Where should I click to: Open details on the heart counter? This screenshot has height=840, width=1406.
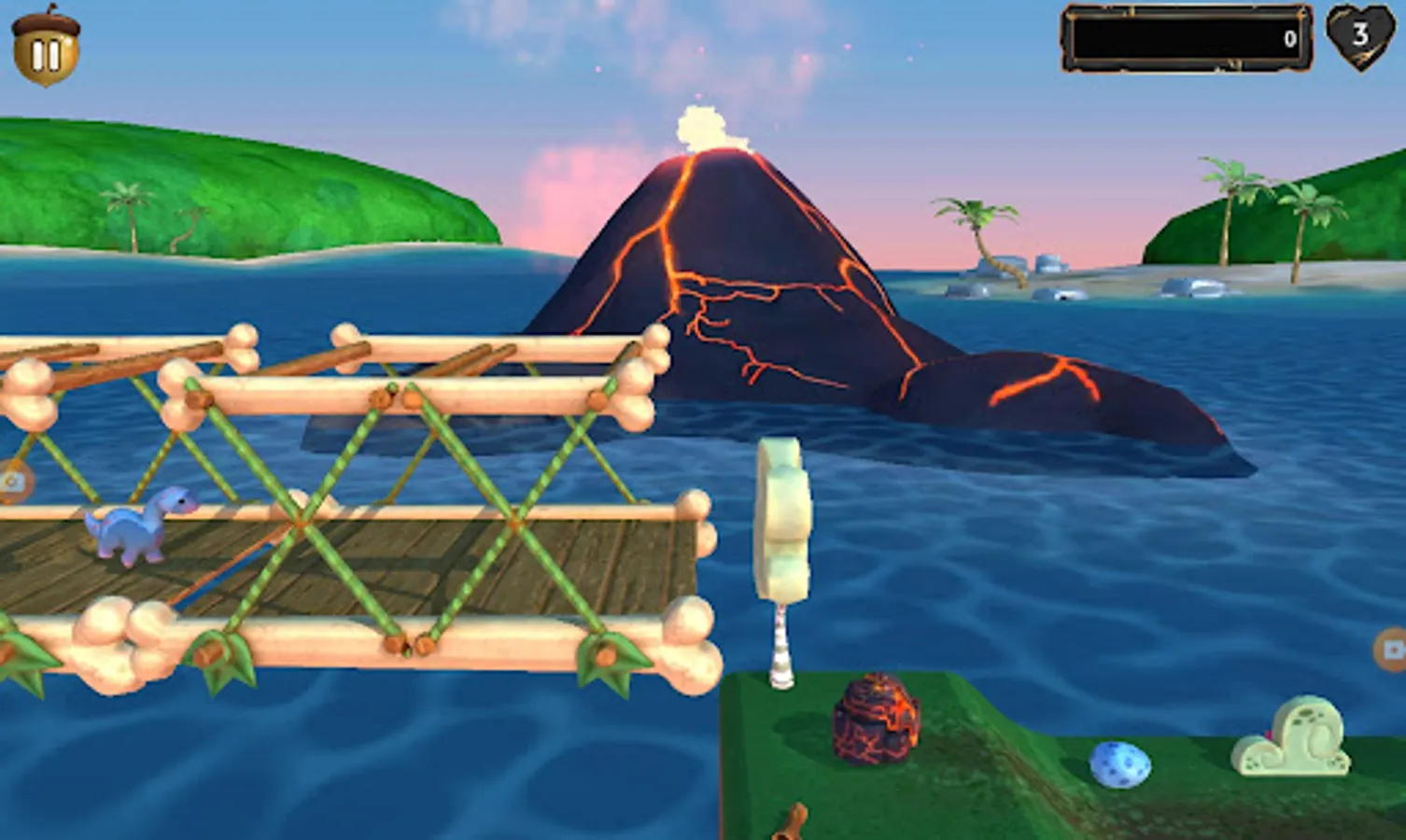coord(1360,39)
